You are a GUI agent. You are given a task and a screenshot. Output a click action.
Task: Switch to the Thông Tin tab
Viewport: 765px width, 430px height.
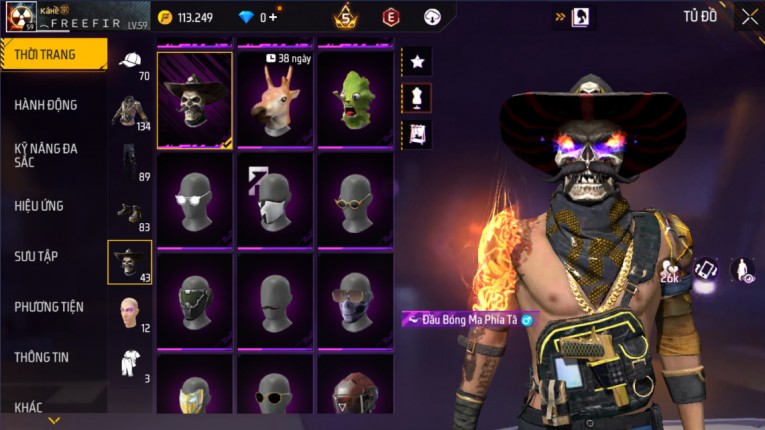(x=42, y=357)
